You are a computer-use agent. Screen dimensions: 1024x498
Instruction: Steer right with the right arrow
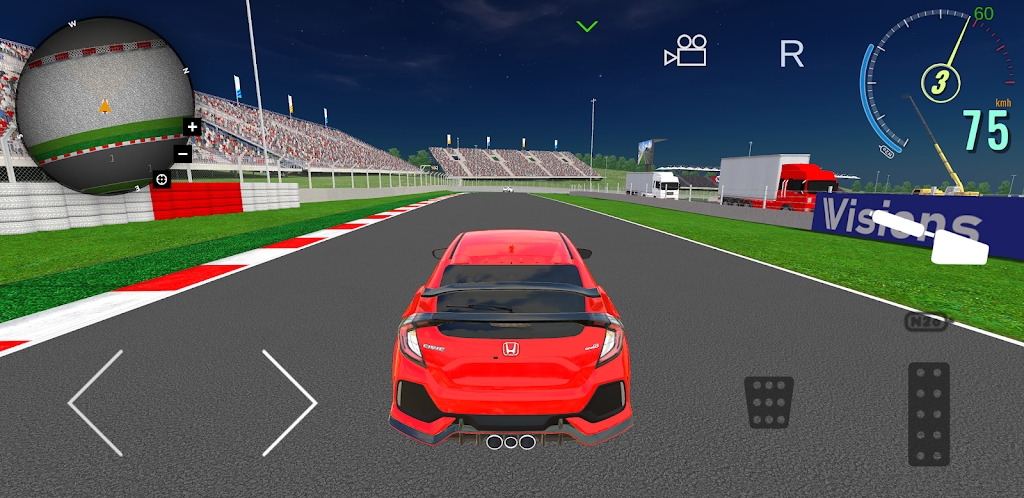pos(289,403)
